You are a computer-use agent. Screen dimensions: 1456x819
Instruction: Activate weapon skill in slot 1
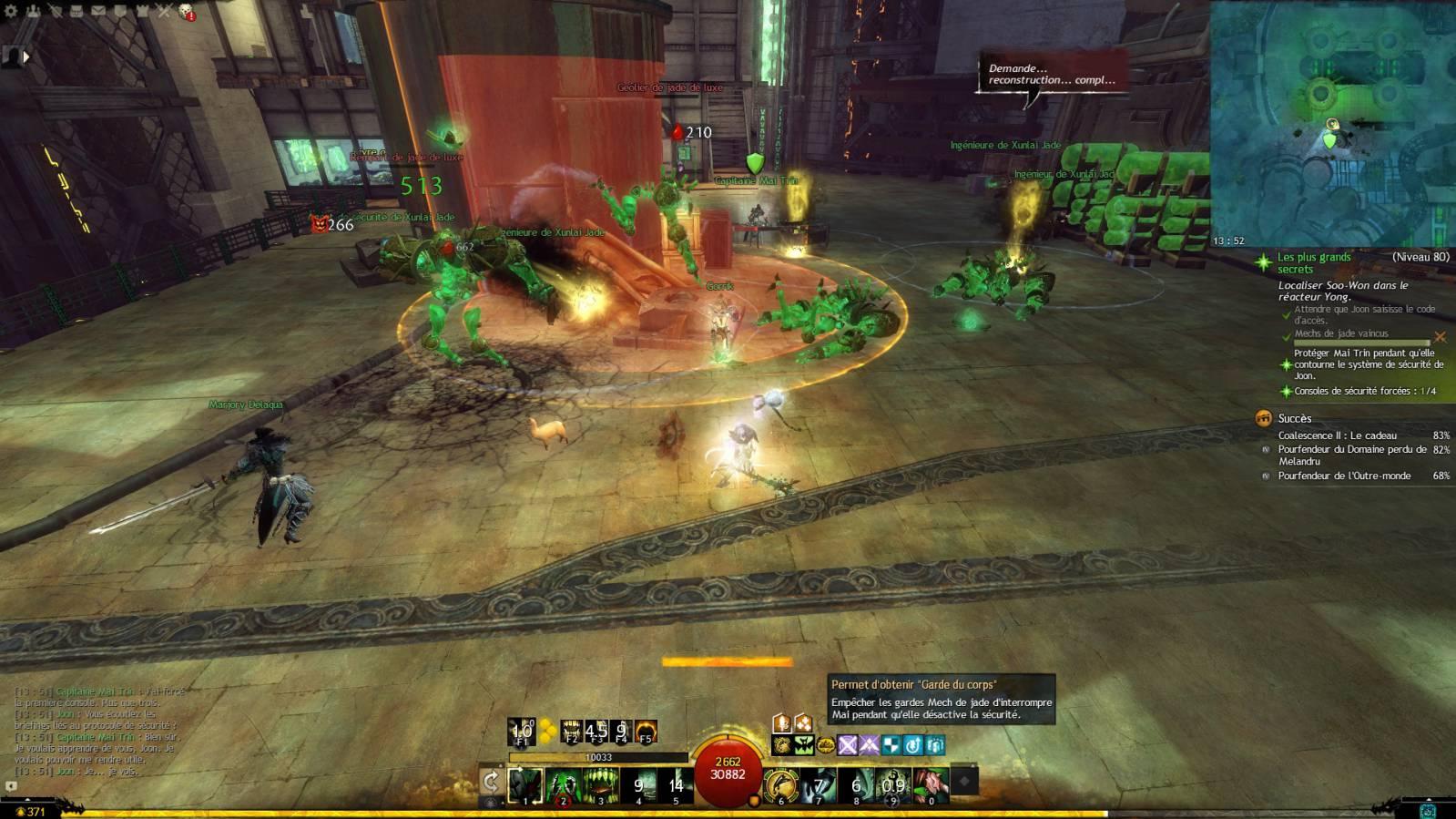click(525, 785)
